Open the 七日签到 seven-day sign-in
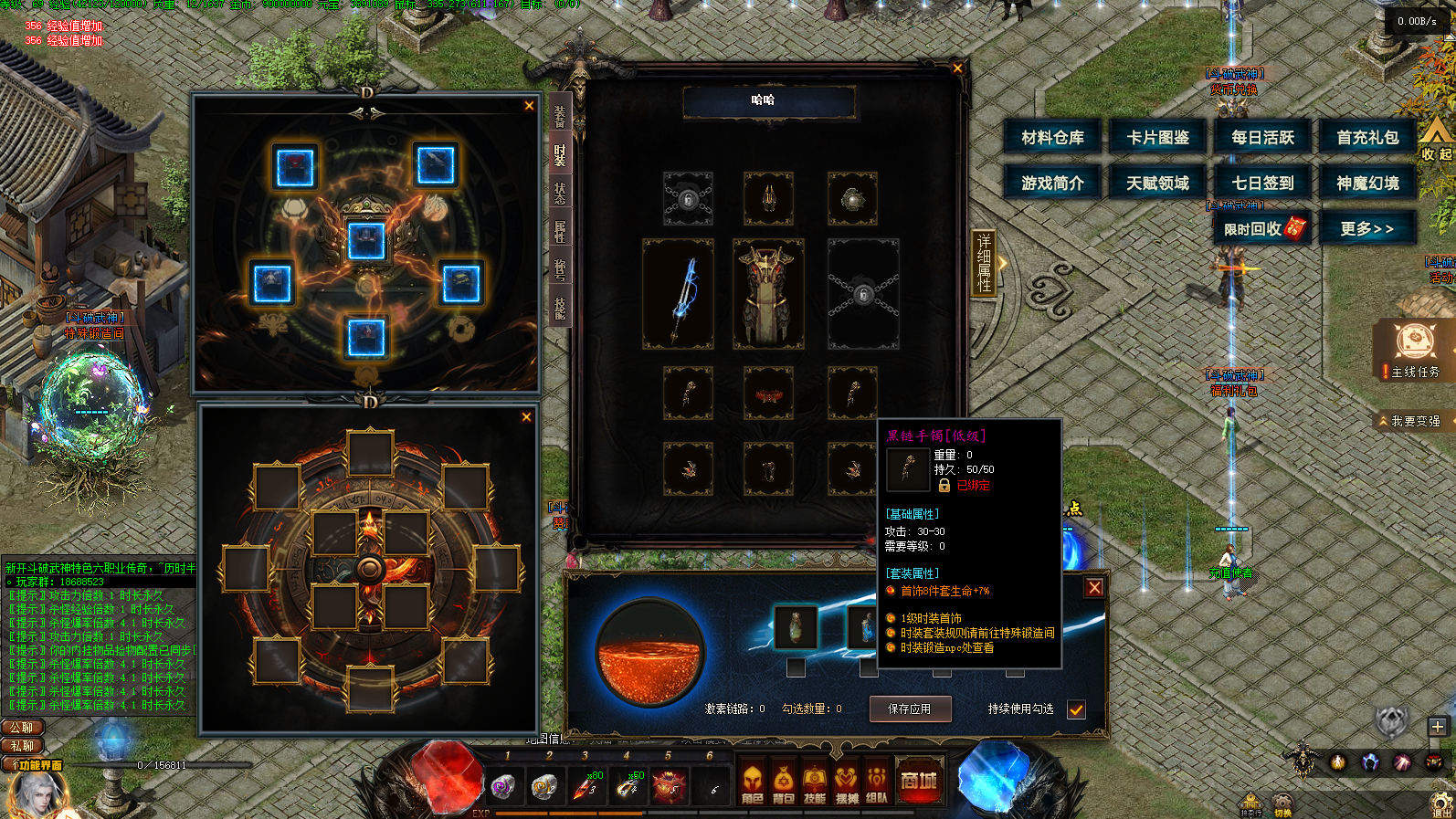Image resolution: width=1456 pixels, height=819 pixels. point(1262,183)
